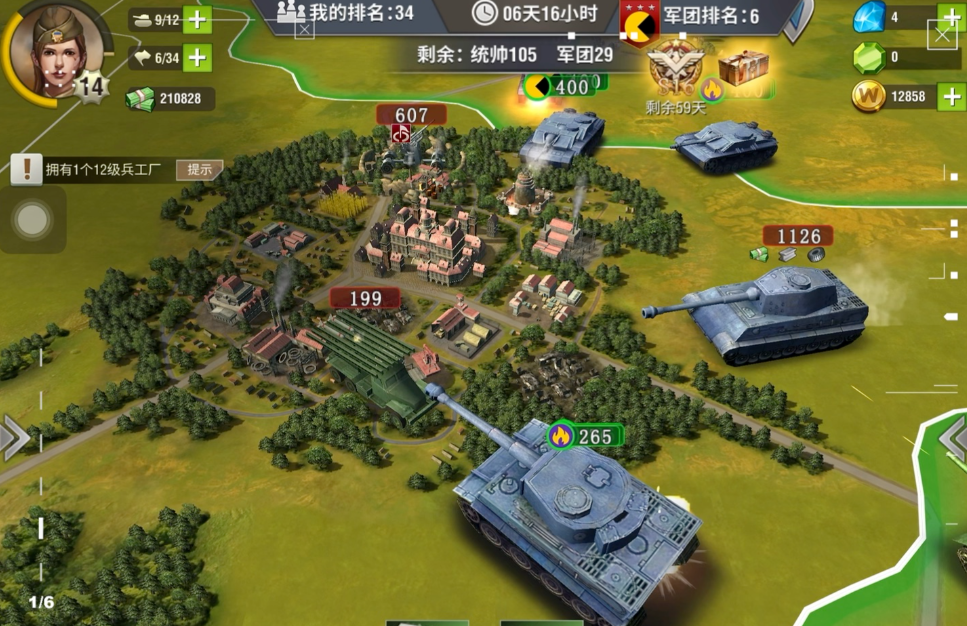The width and height of the screenshot is (967, 626).
Task: Select the factory marker showing 199
Action: (x=366, y=298)
